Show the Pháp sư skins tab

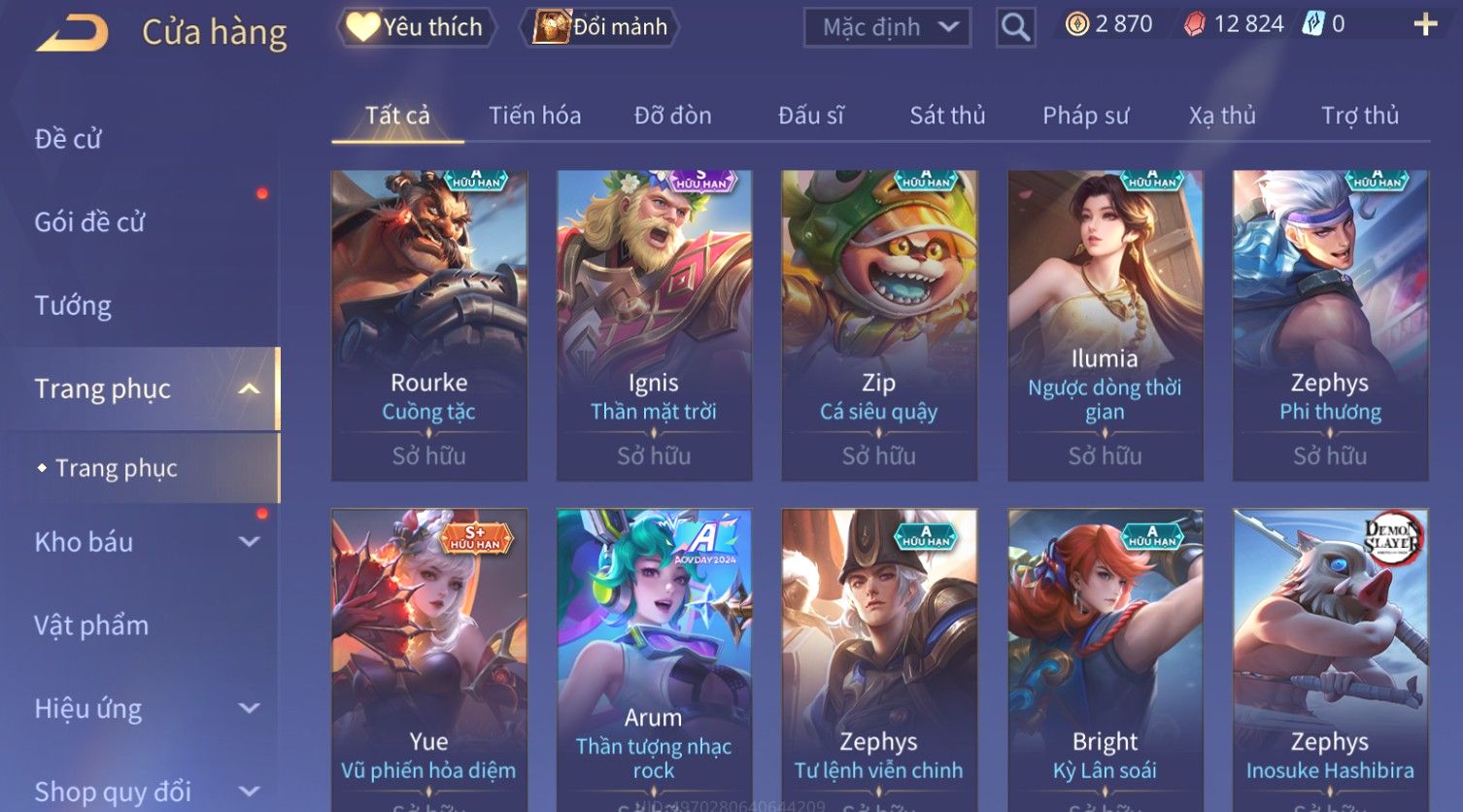[1085, 116]
